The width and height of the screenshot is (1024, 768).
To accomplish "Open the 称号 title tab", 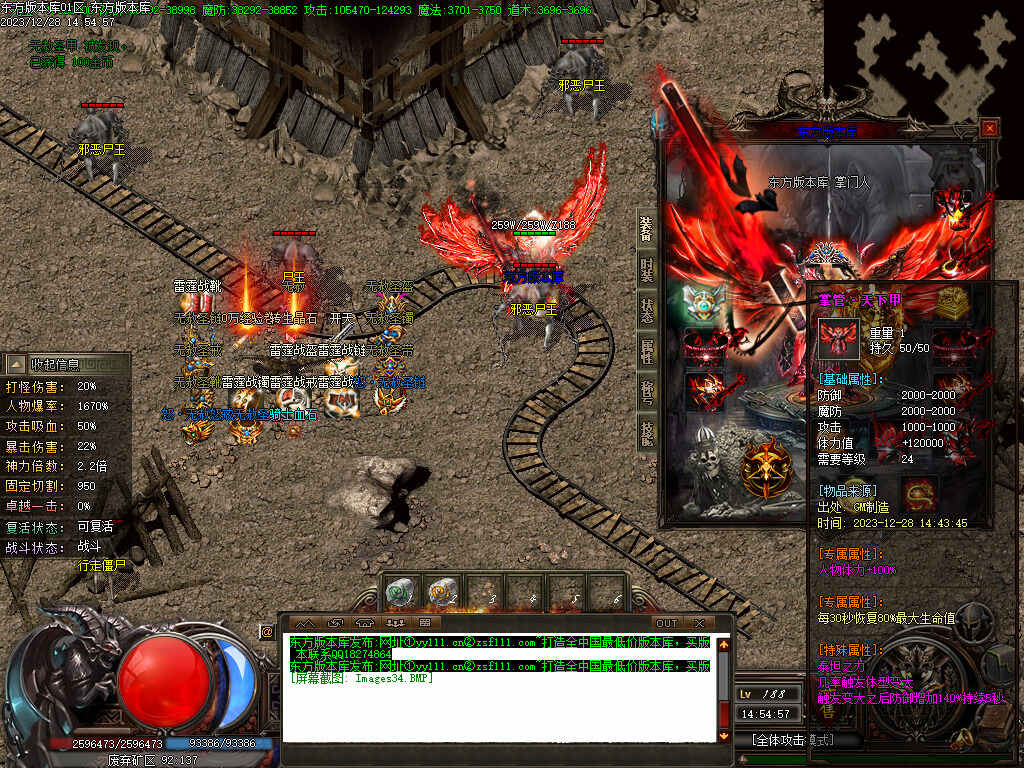I will 647,391.
